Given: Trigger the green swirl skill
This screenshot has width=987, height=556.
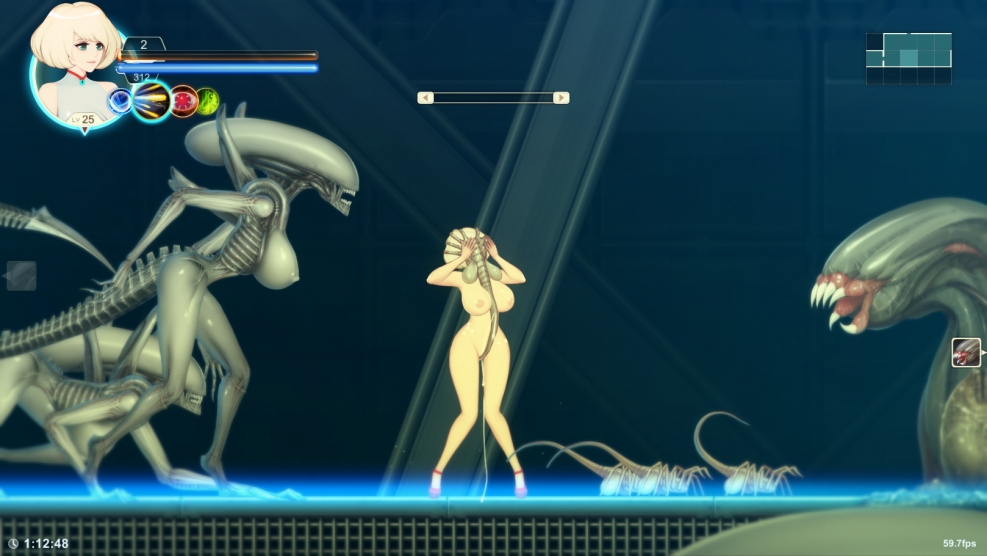Looking at the screenshot, I should 207,101.
